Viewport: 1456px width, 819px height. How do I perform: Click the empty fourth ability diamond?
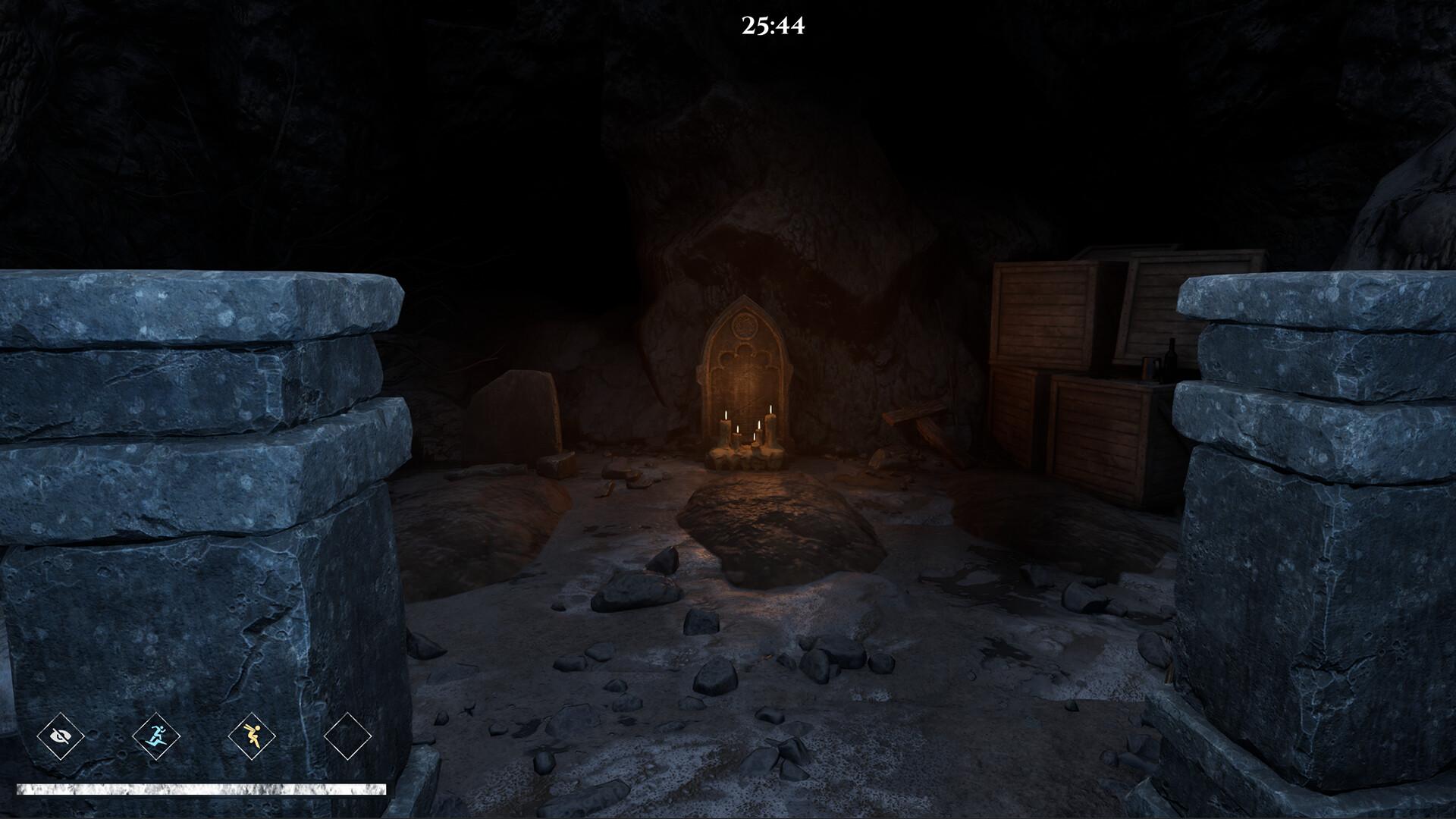pyautogui.click(x=347, y=735)
